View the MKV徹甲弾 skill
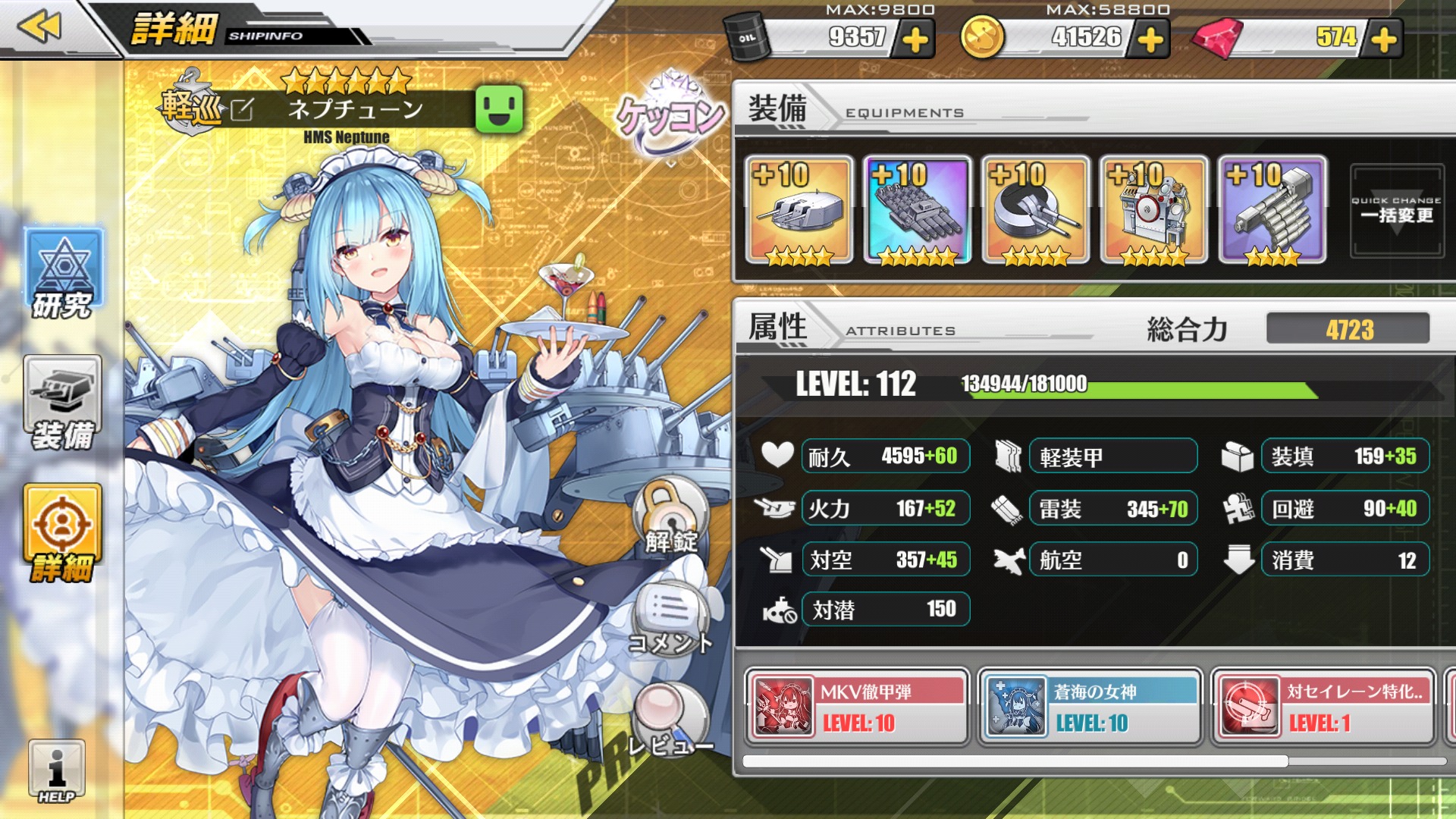This screenshot has width=1456, height=819. coord(857,708)
